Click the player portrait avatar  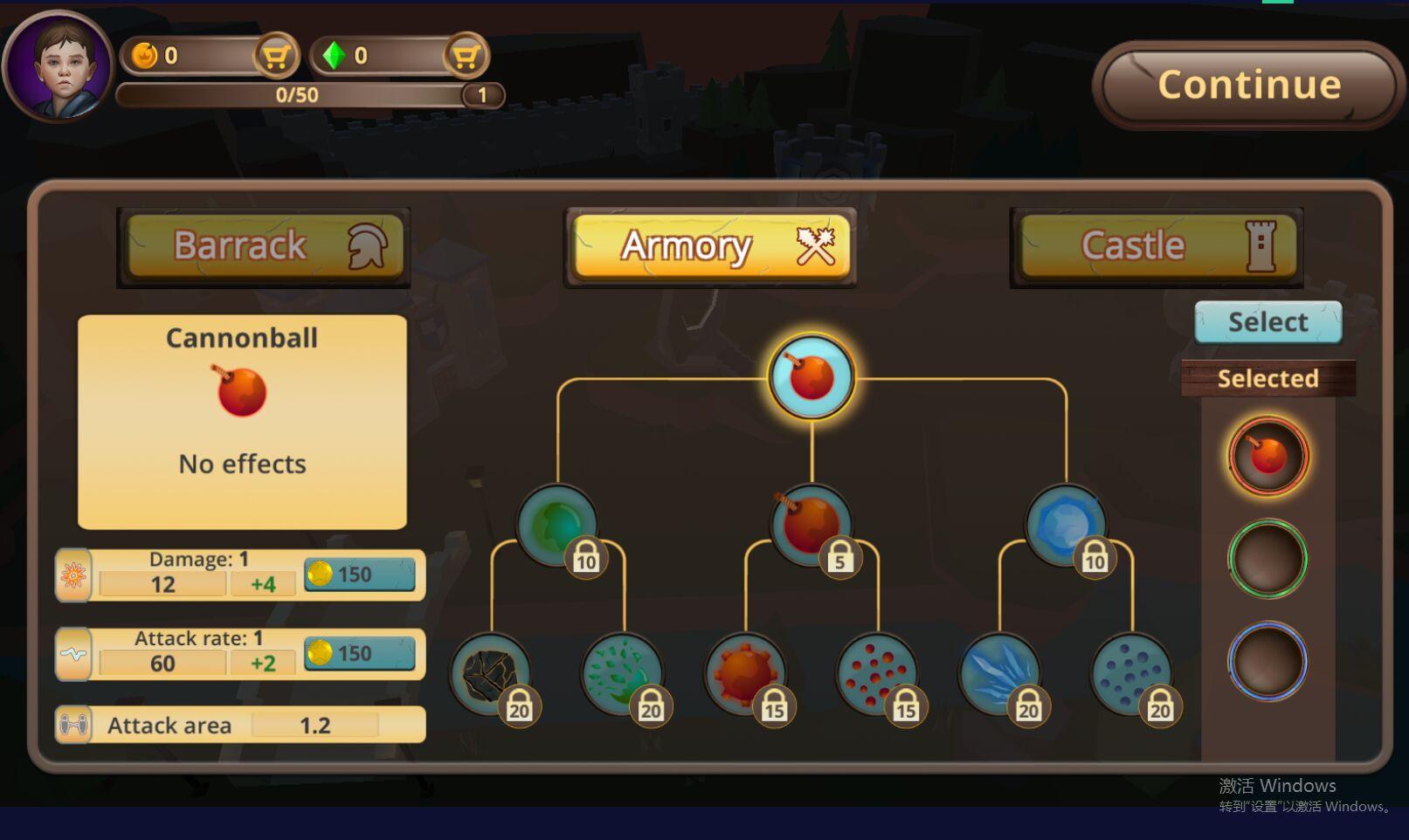59,66
